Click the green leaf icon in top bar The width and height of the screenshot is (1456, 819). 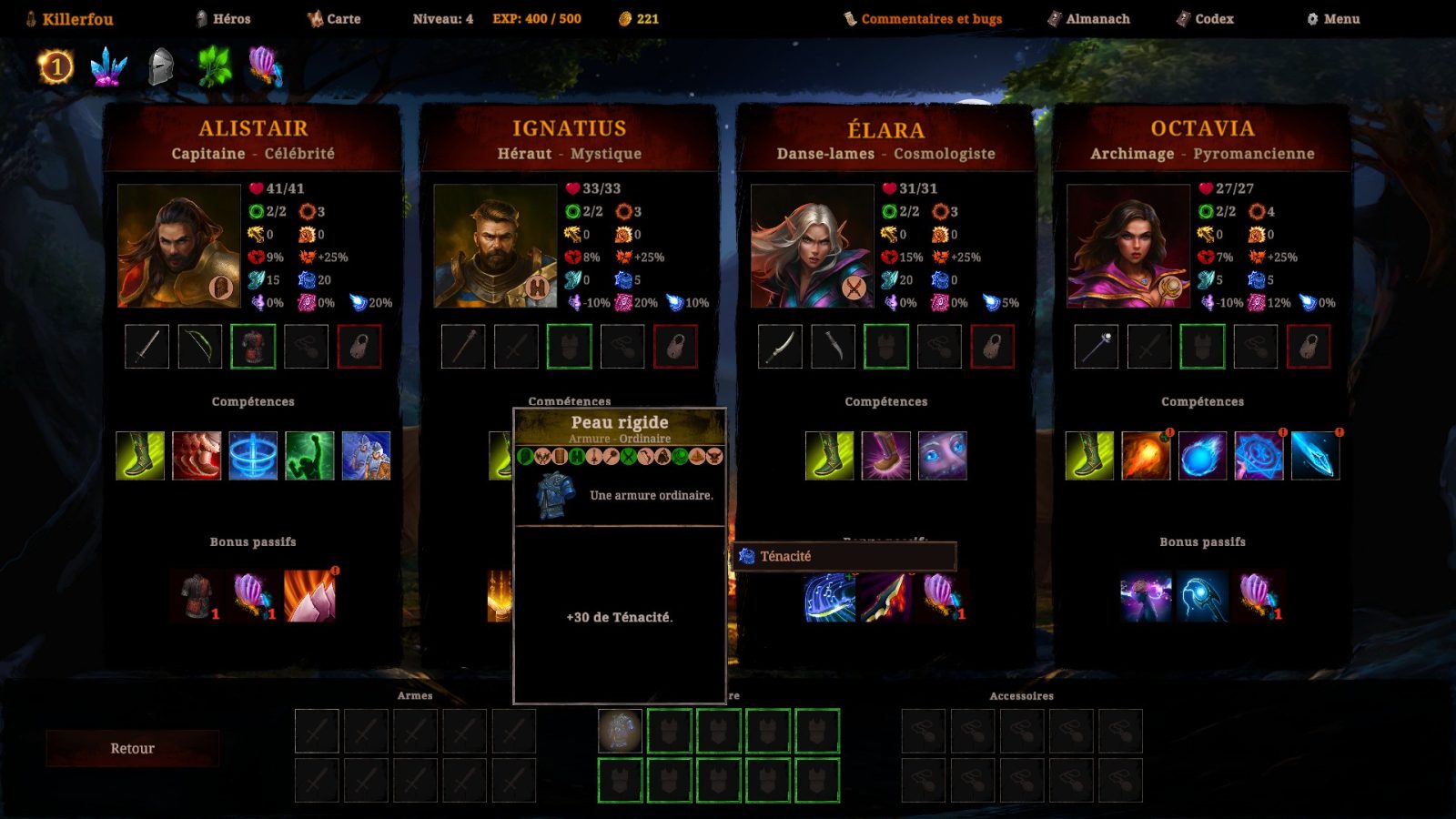(215, 66)
